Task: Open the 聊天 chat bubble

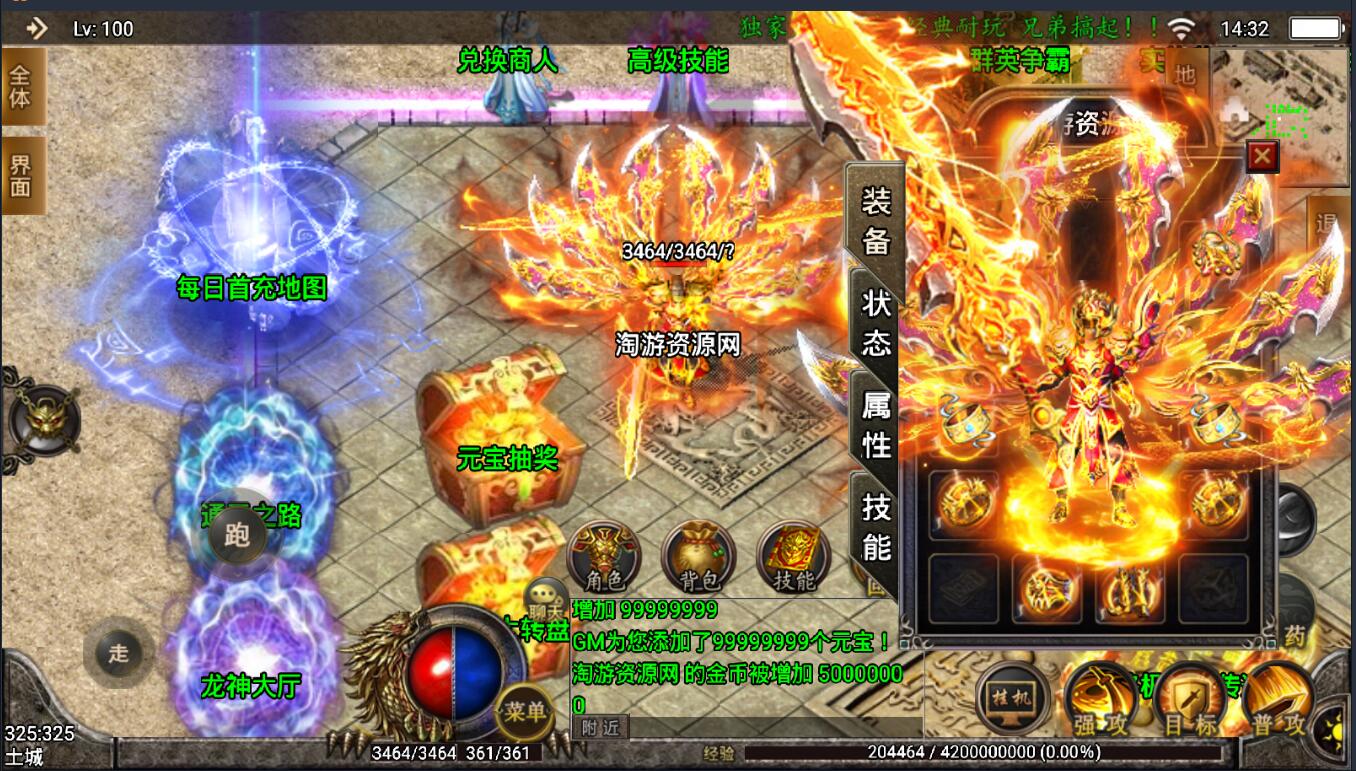Action: 546,597
